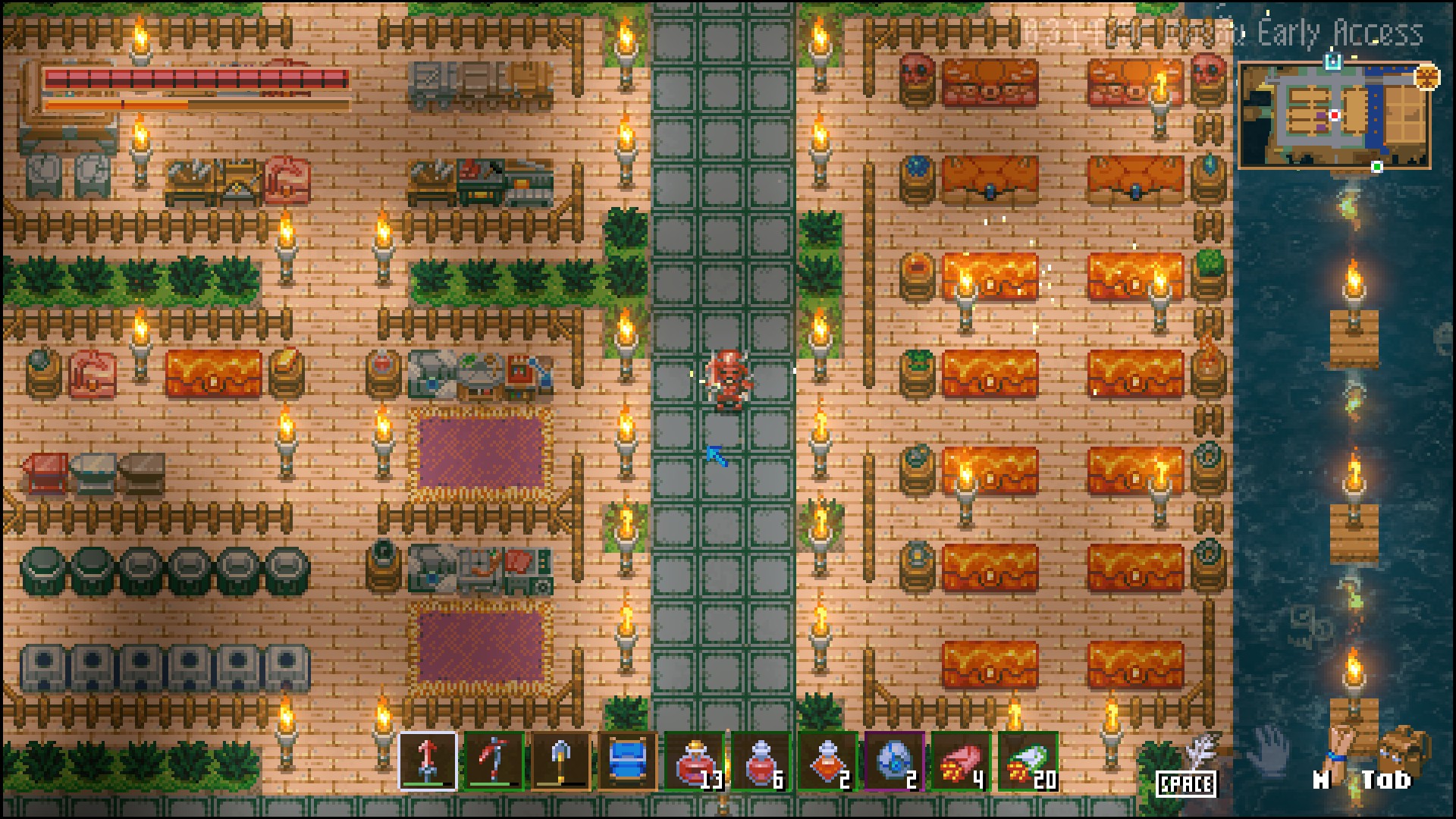Screen dimensions: 1456x819
Task: Click the green marker on the minimap
Action: click(x=1377, y=167)
